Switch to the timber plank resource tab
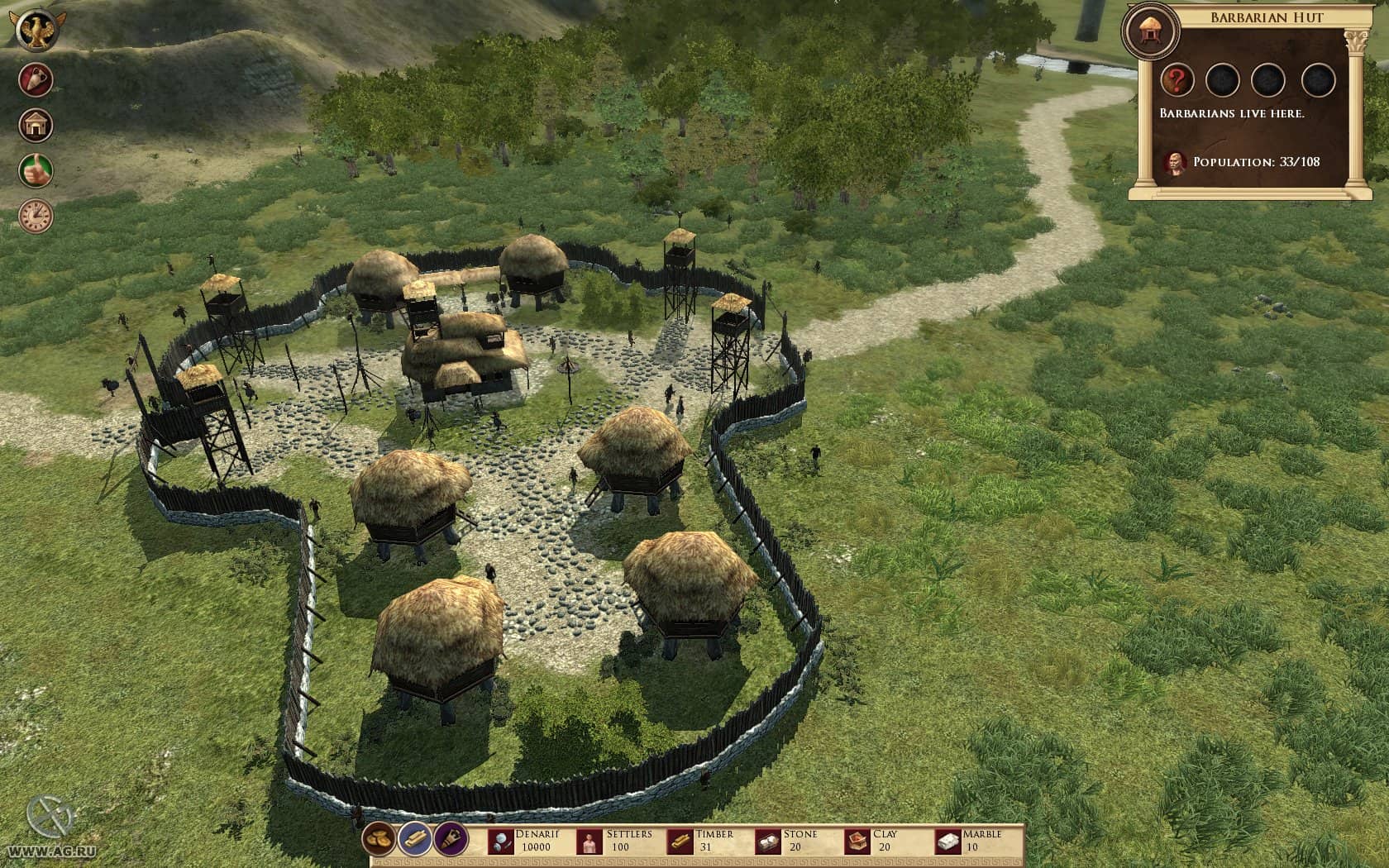 (415, 840)
